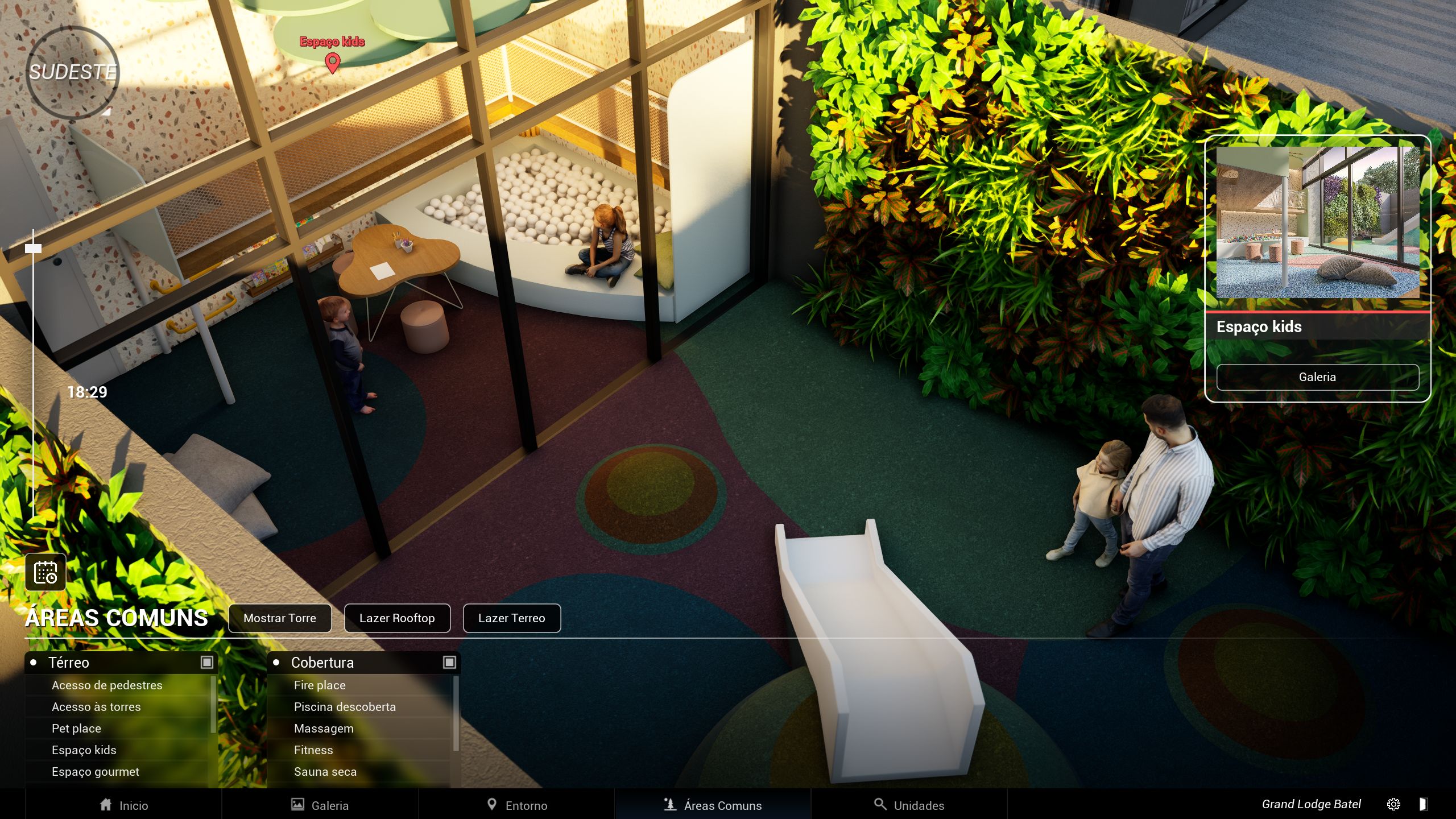Select Fire place under Cobertura
1456x819 pixels.
coord(320,685)
